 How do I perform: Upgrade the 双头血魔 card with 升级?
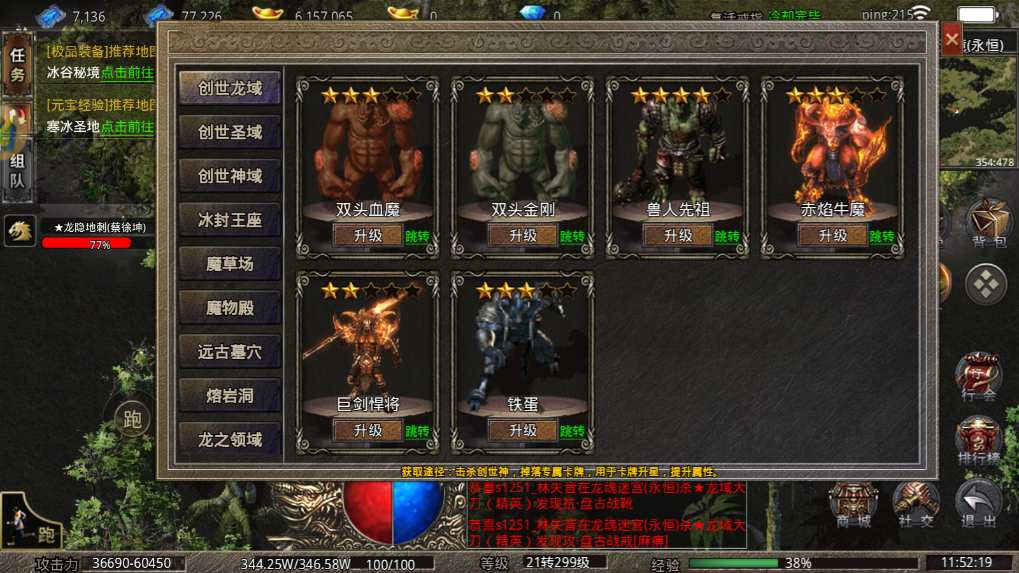[367, 236]
